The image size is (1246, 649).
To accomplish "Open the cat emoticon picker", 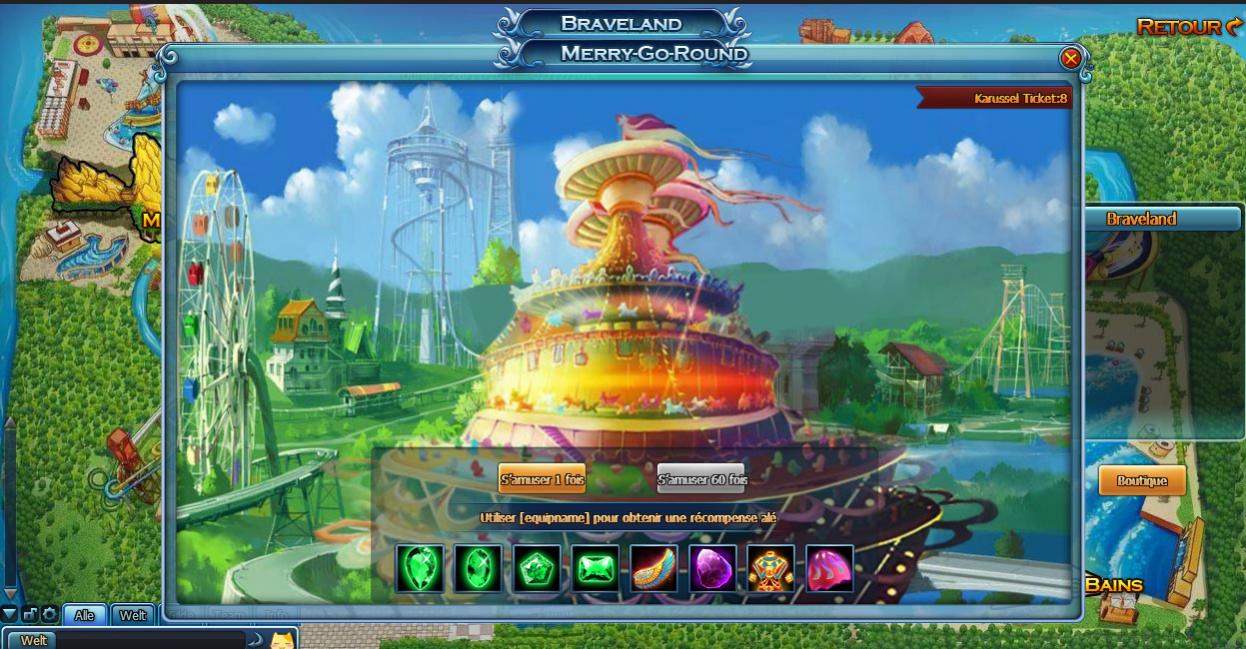I will point(283,639).
